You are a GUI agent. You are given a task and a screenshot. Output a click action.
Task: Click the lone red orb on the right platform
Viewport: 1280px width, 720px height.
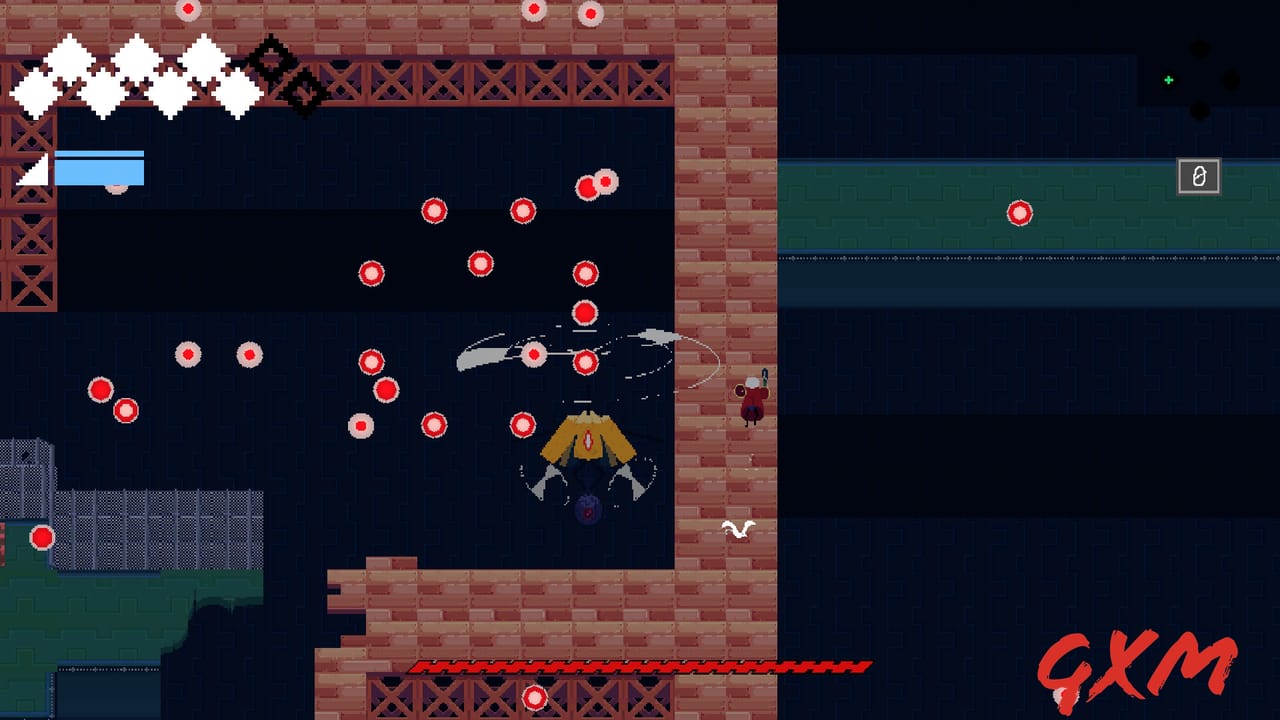(1019, 213)
